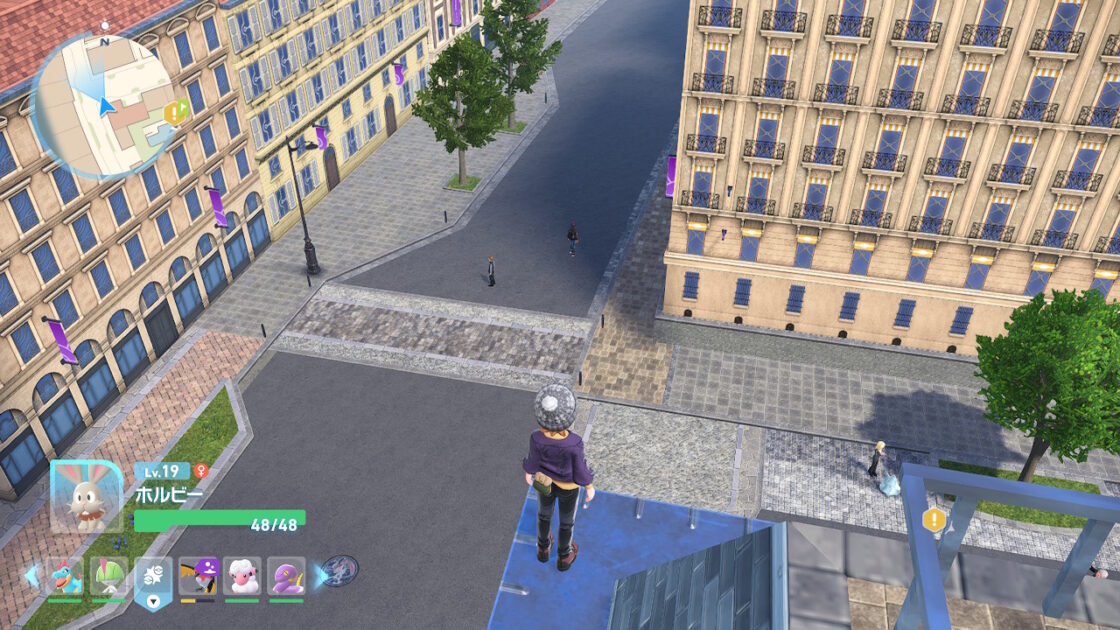This screenshot has height=630, width=1120.
Task: Select the yellow exclamation marker on minimap
Action: coord(174,113)
